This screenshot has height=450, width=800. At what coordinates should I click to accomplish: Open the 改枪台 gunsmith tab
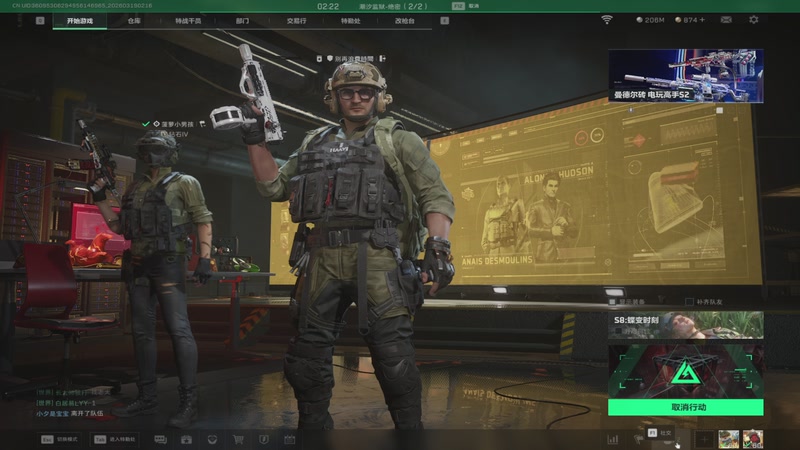[x=403, y=20]
